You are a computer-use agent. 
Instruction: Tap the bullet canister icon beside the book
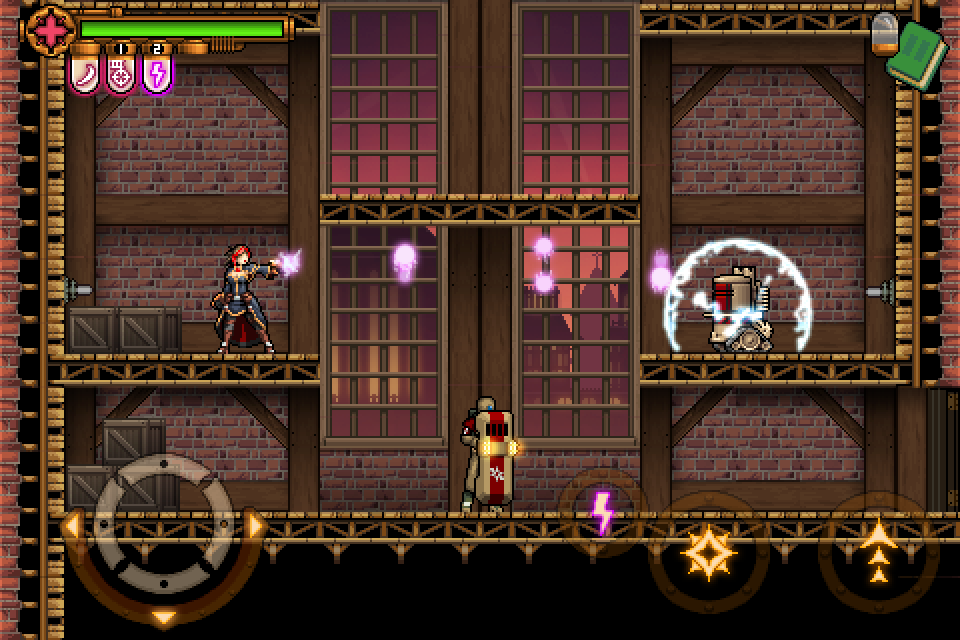click(x=884, y=34)
